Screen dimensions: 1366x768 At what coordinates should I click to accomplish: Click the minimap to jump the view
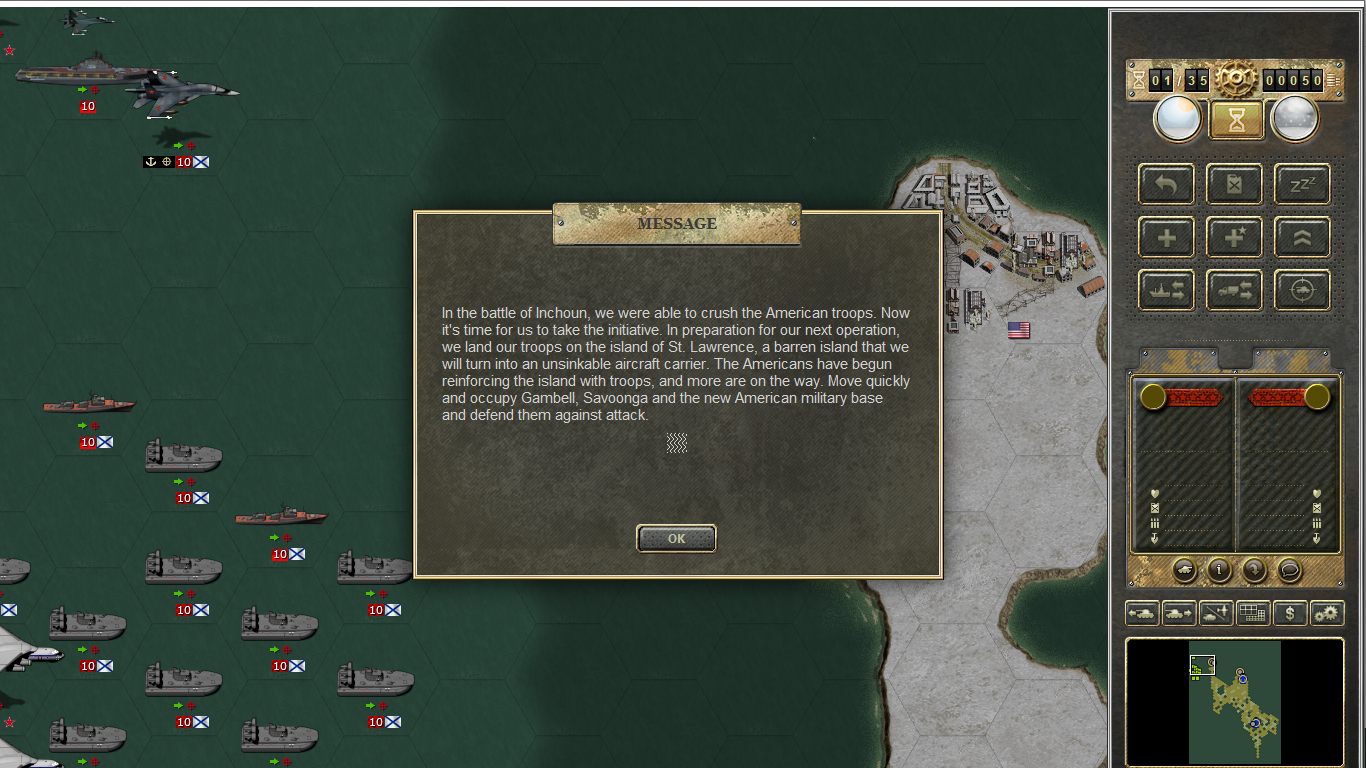(x=1234, y=702)
